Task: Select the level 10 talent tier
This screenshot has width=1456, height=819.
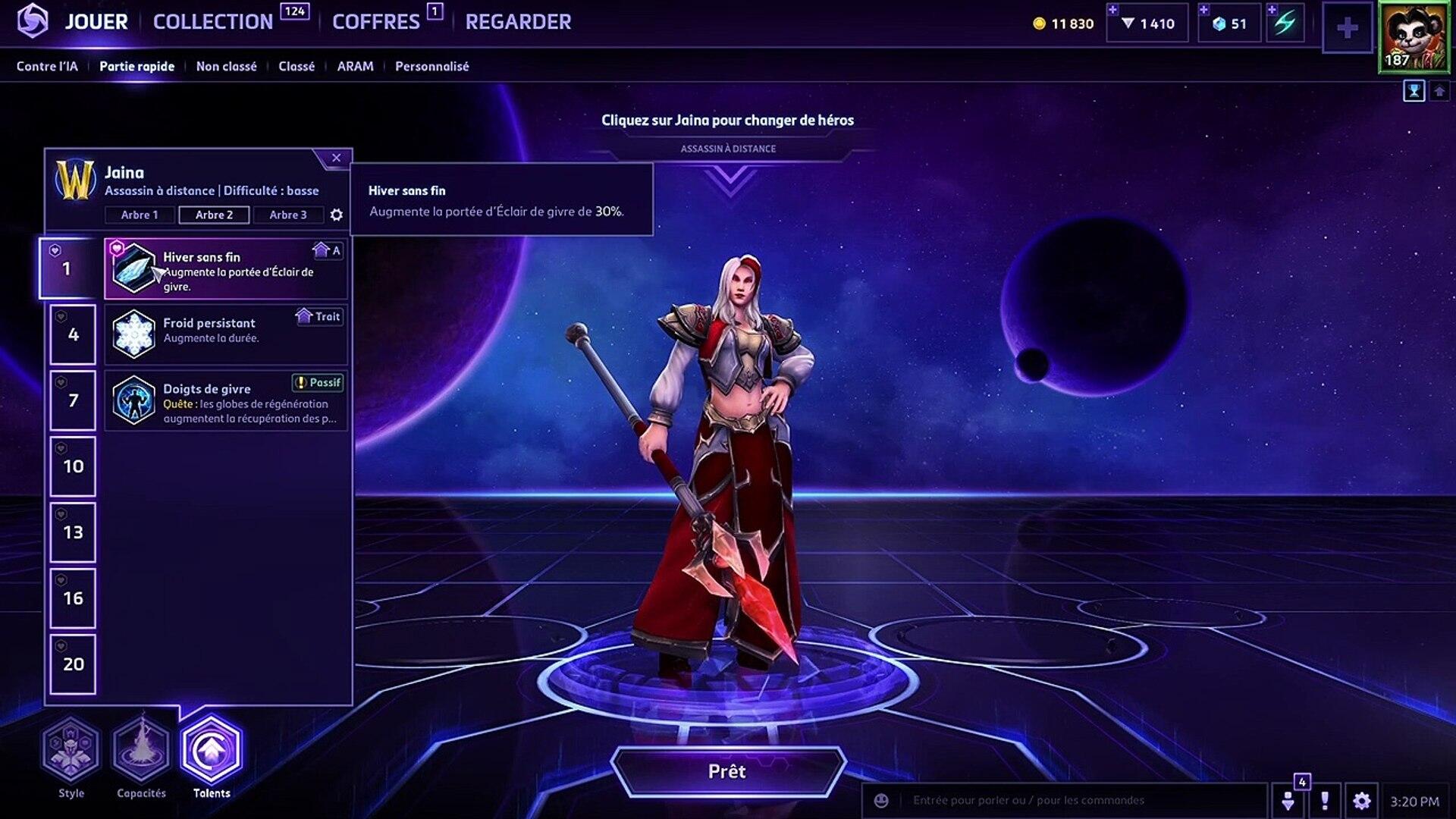Action: (x=73, y=466)
